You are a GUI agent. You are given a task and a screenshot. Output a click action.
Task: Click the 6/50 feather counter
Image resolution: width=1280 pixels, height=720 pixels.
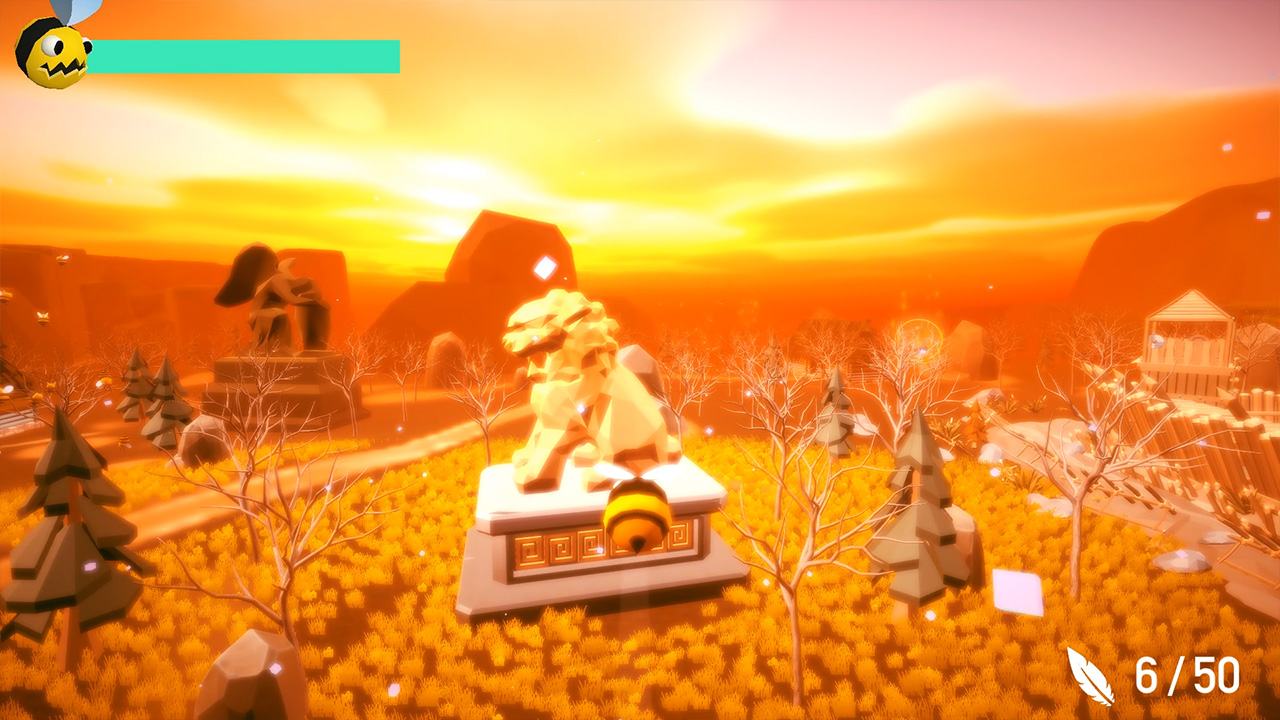point(1183,676)
